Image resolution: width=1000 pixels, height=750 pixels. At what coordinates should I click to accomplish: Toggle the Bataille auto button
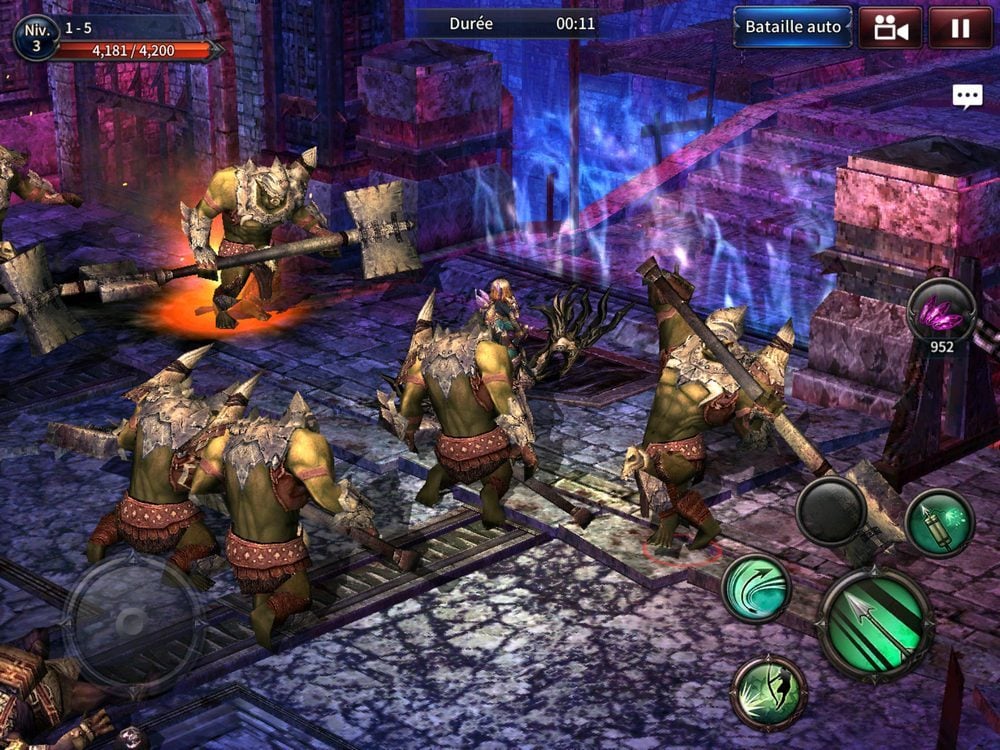(793, 27)
